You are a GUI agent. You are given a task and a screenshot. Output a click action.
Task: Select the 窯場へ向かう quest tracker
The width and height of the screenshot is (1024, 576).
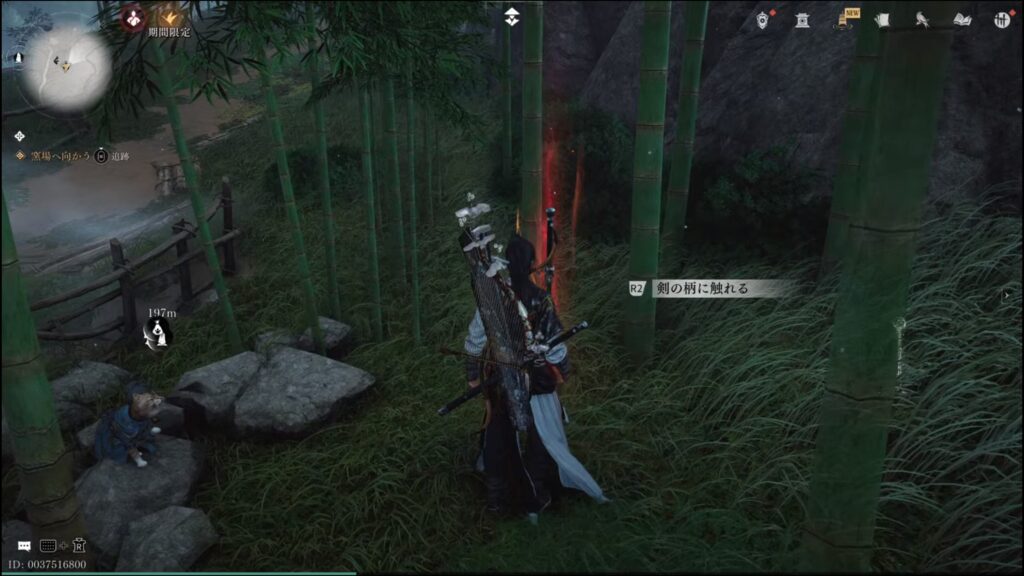(x=54, y=157)
